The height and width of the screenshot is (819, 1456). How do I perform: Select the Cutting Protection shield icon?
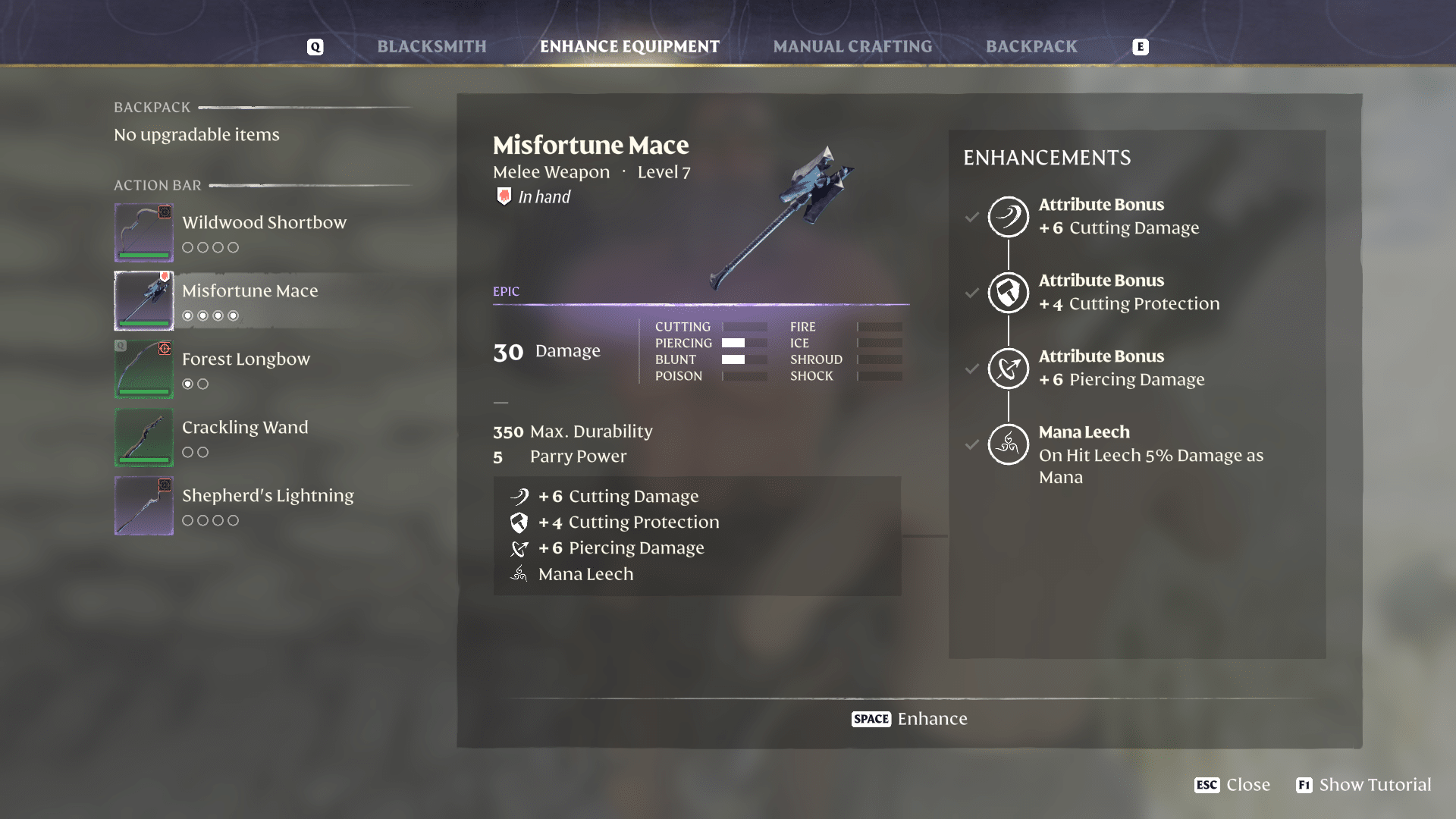click(1008, 293)
